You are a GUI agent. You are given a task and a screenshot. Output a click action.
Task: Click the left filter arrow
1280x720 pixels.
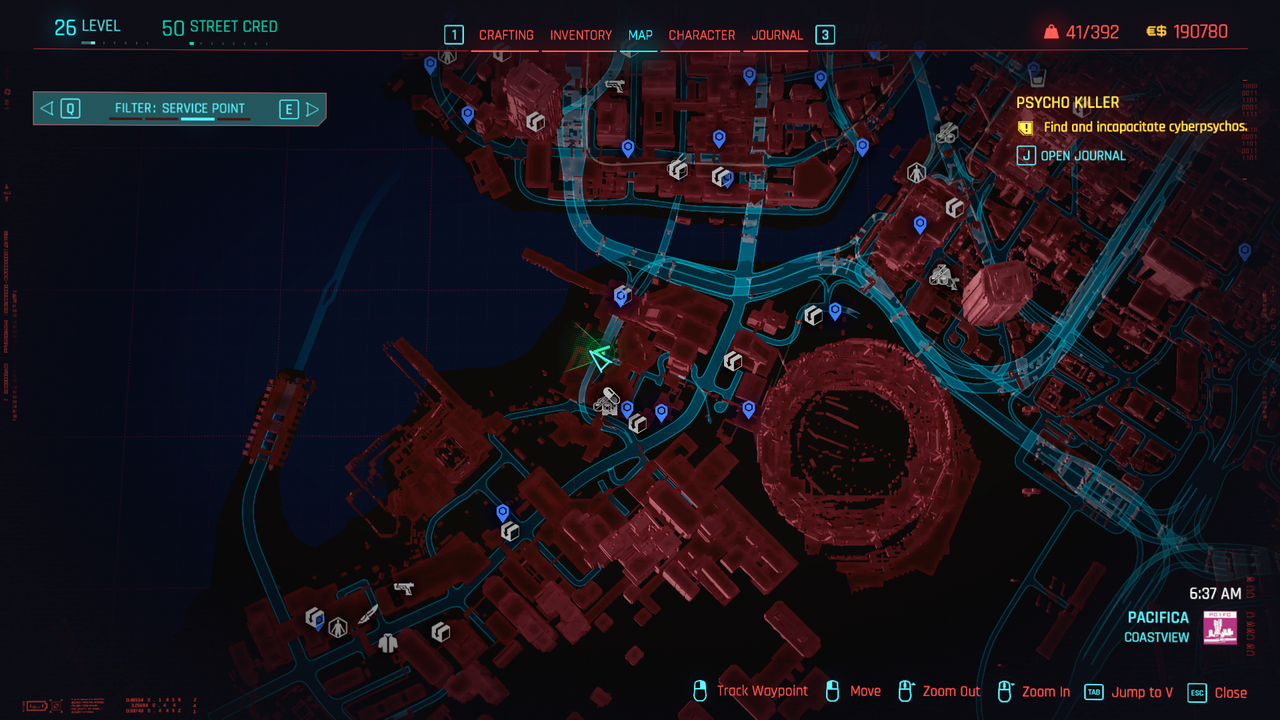point(47,109)
